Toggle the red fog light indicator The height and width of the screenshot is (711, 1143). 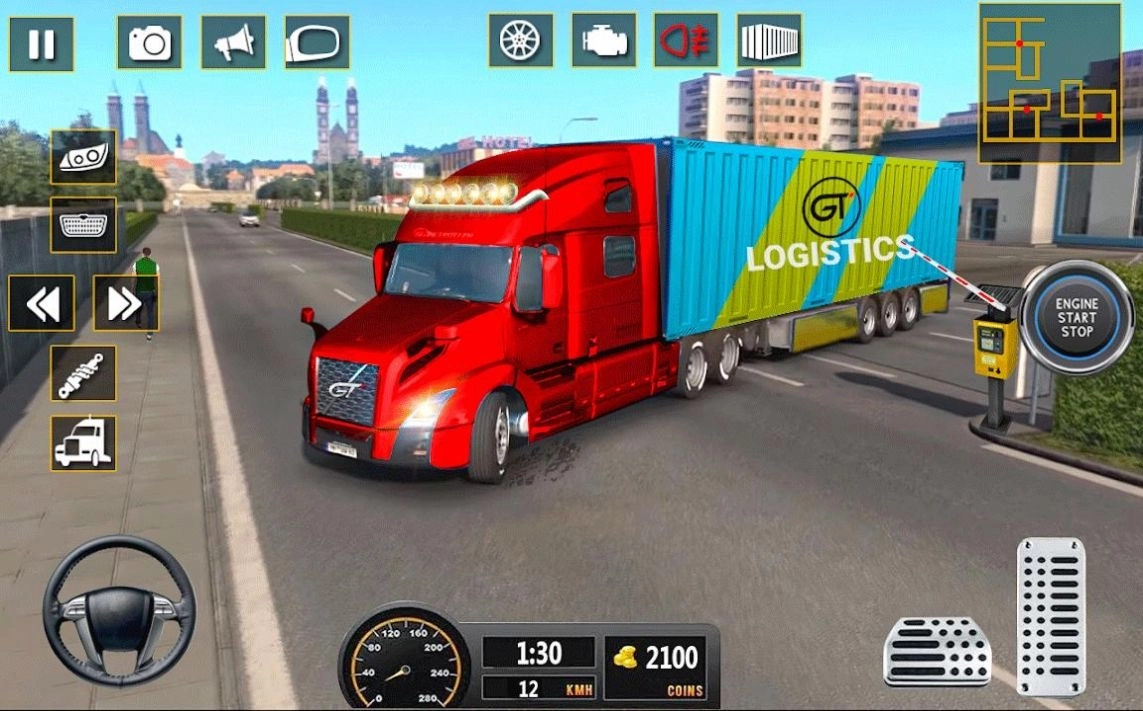click(687, 41)
